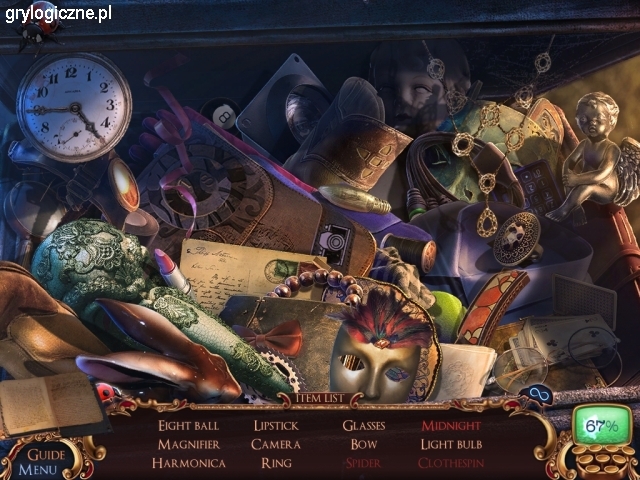
Task: Choose Ring in the item list
Action: [276, 463]
